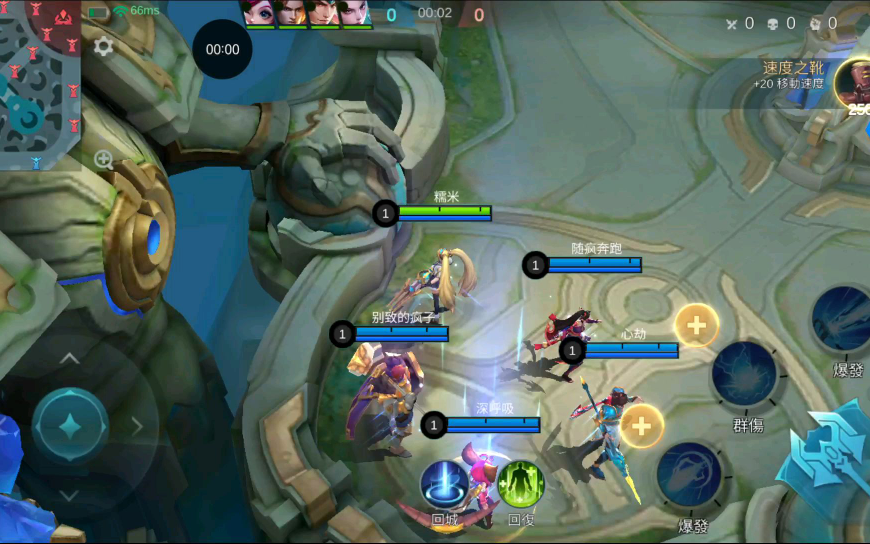Image resolution: width=870 pixels, height=544 pixels.
Task: Click the magnifier zoom icon below the minimap
Action: pyautogui.click(x=103, y=159)
